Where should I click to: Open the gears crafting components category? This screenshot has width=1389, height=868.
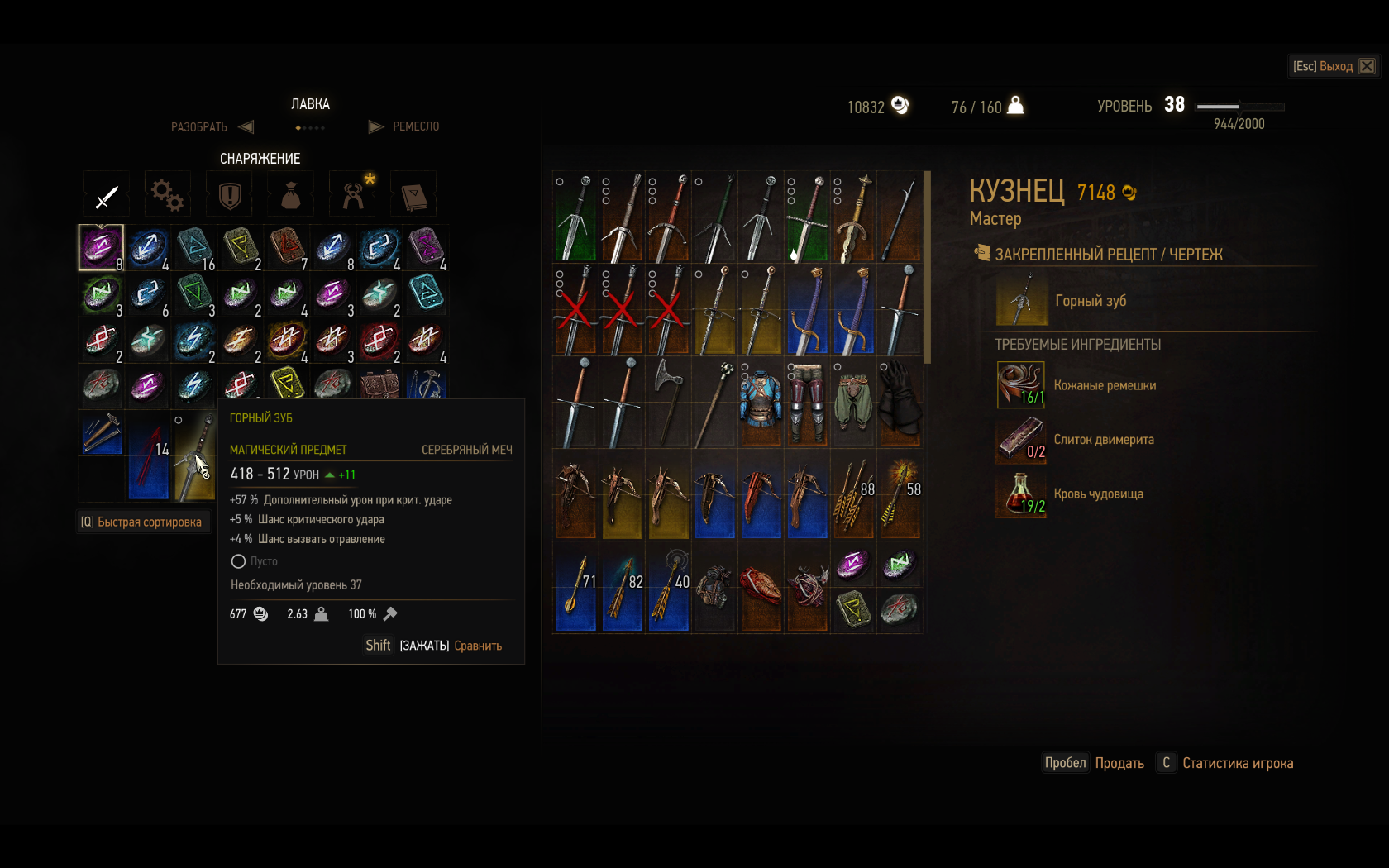click(167, 195)
